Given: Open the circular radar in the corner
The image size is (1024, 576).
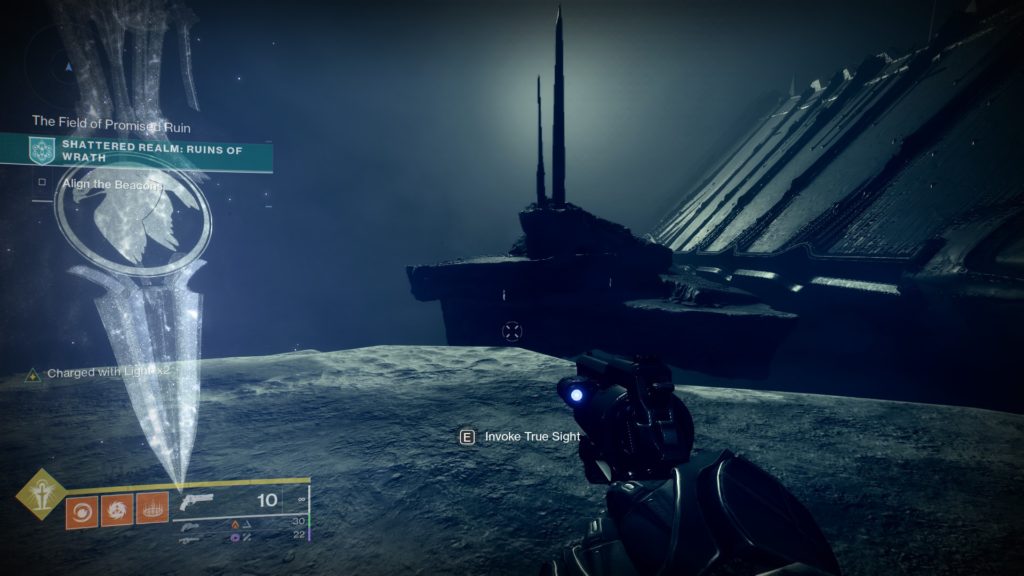Looking at the screenshot, I should pyautogui.click(x=68, y=67).
